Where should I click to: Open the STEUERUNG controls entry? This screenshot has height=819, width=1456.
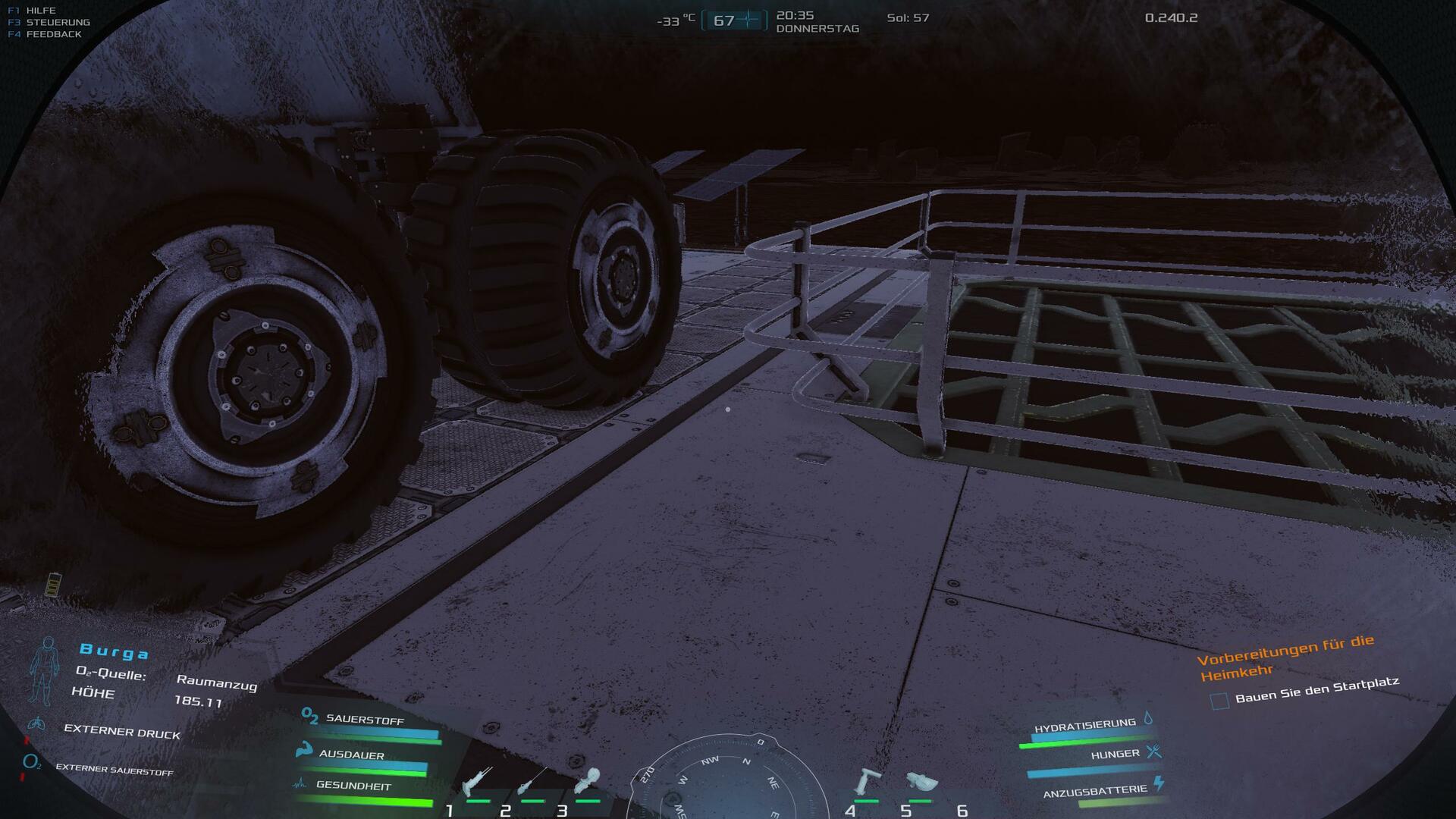coord(58,22)
